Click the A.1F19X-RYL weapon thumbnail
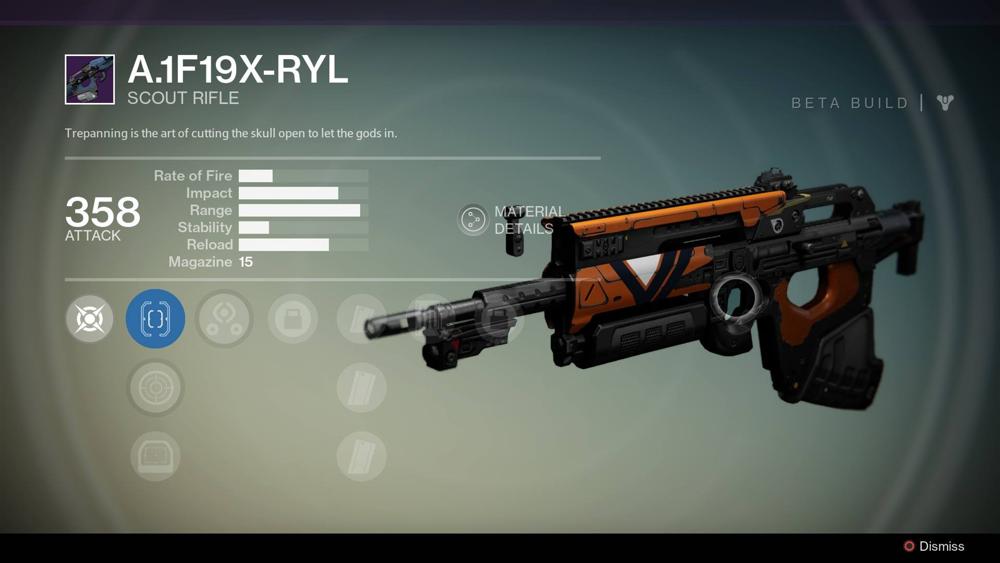The image size is (1000, 563). click(90, 80)
